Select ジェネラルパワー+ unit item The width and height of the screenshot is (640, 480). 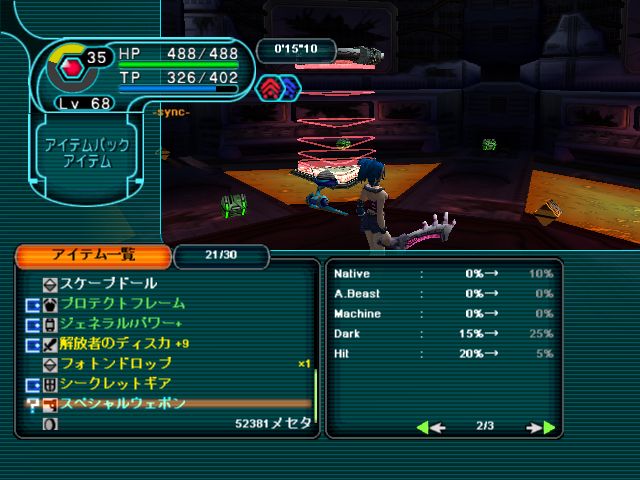[x=121, y=323]
